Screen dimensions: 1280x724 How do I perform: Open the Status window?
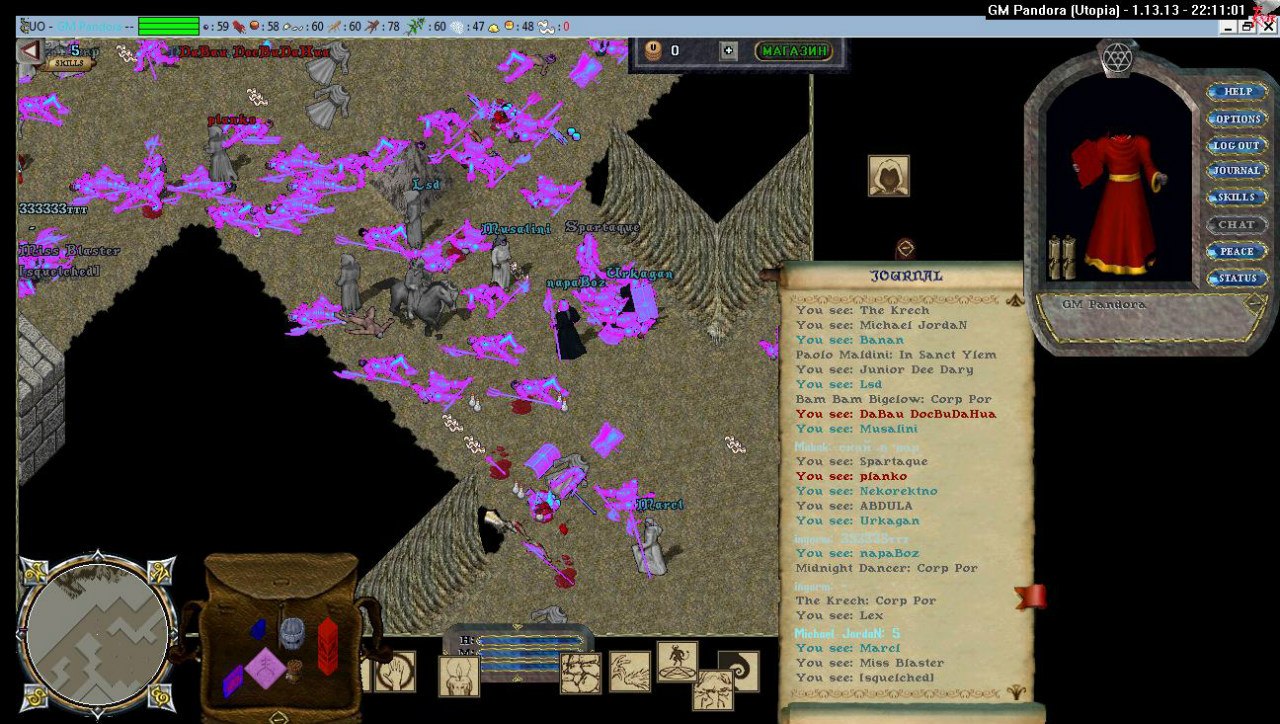click(x=1237, y=279)
